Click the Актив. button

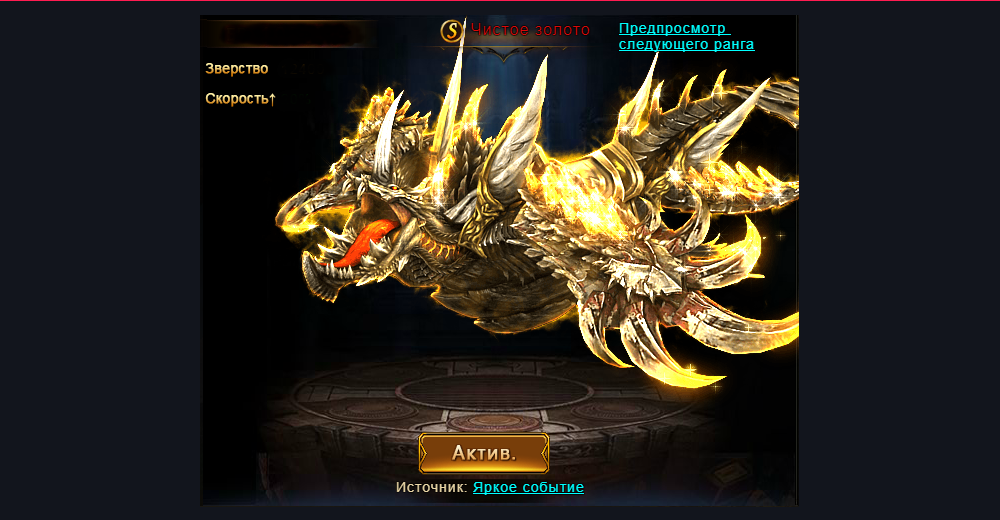point(484,453)
